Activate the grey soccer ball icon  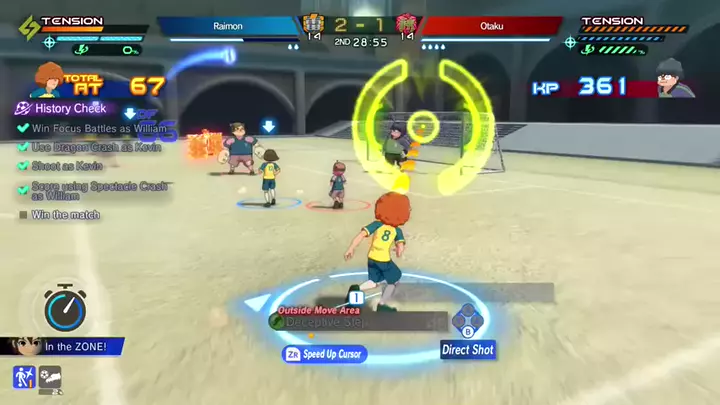coord(50,378)
